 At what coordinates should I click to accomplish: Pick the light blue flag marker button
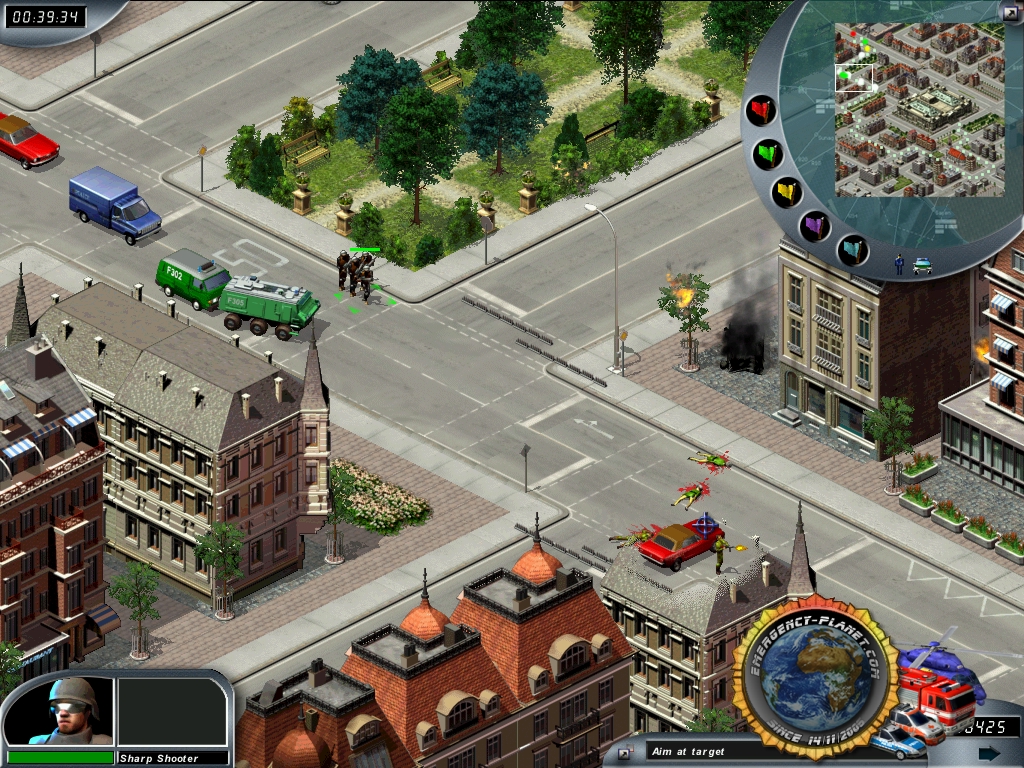pos(852,249)
